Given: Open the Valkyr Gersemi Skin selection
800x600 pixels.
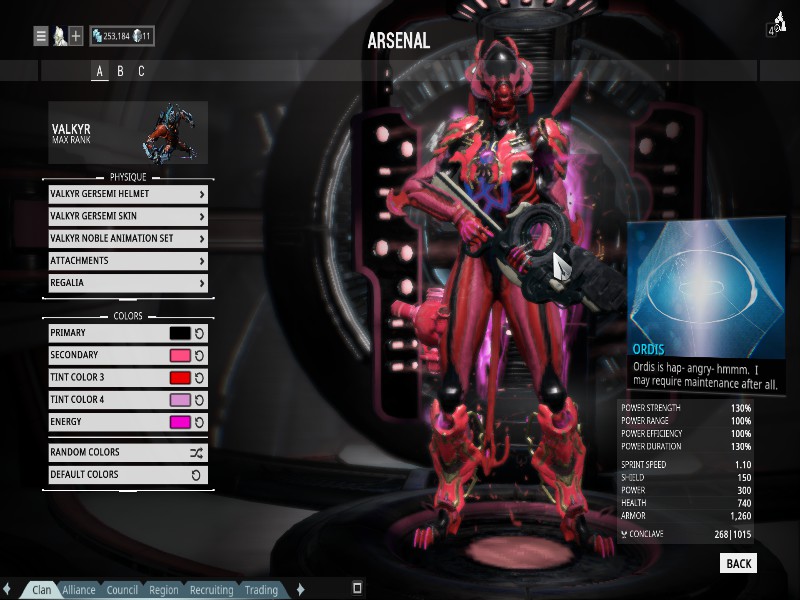Looking at the screenshot, I should tap(128, 216).
